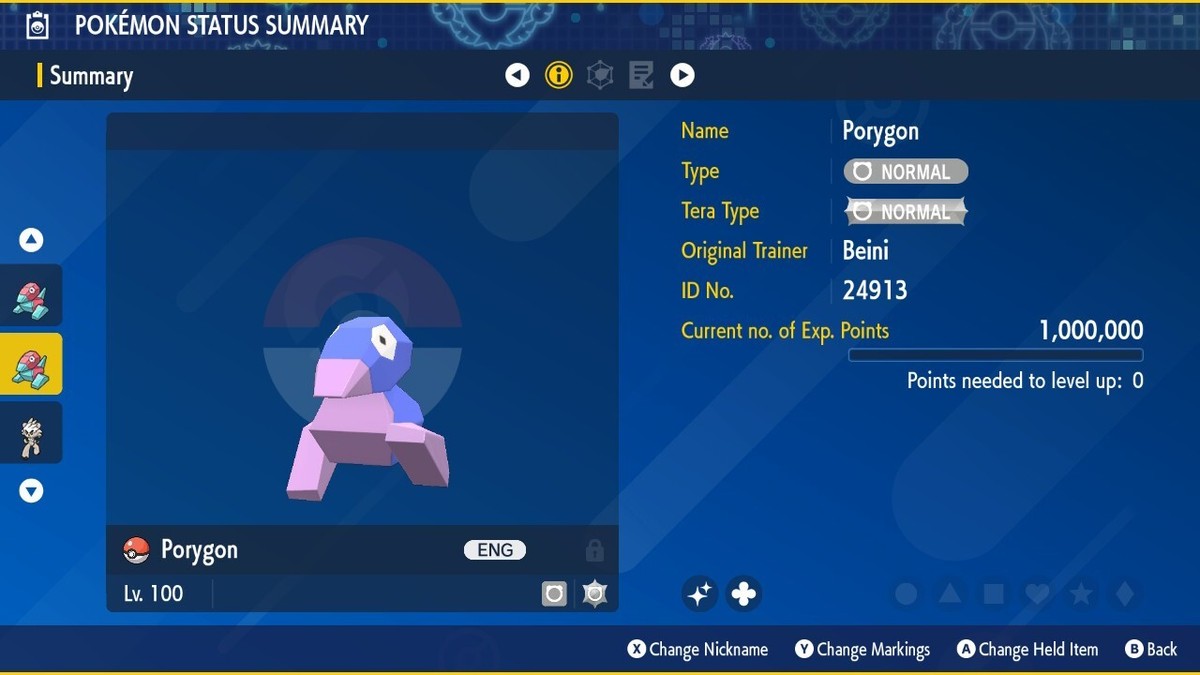Toggle the square marking
The height and width of the screenshot is (675, 1200).
pos(994,594)
